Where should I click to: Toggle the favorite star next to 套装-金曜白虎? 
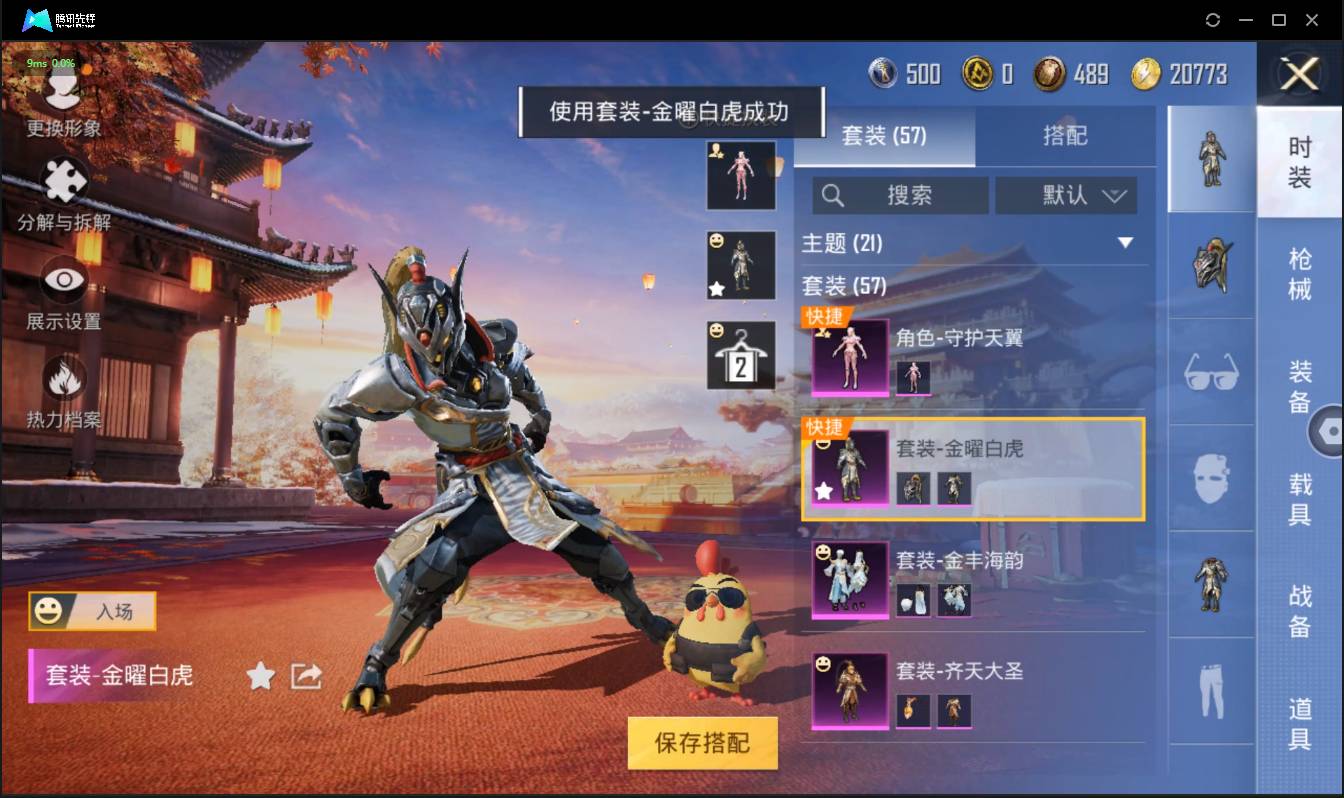tap(260, 677)
